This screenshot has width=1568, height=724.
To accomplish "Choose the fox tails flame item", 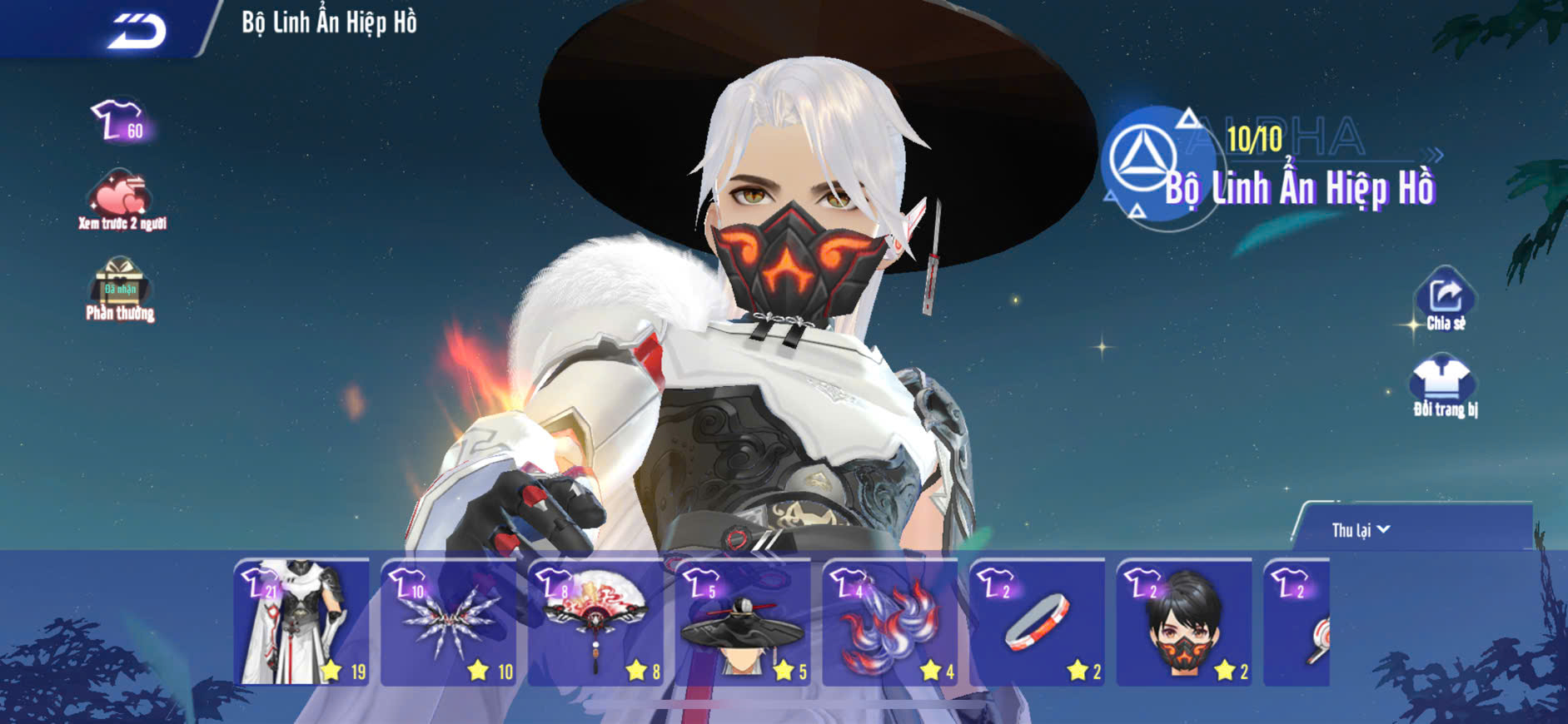I will 890,622.
